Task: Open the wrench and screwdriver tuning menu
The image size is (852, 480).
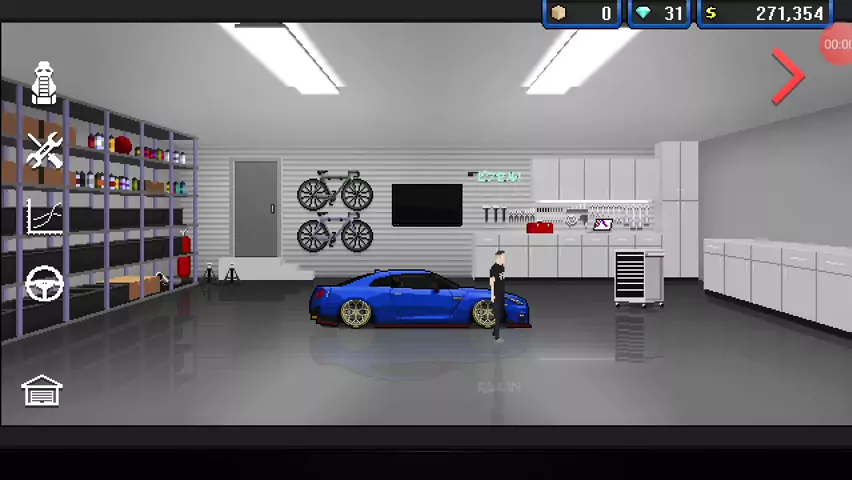Action: coord(44,151)
